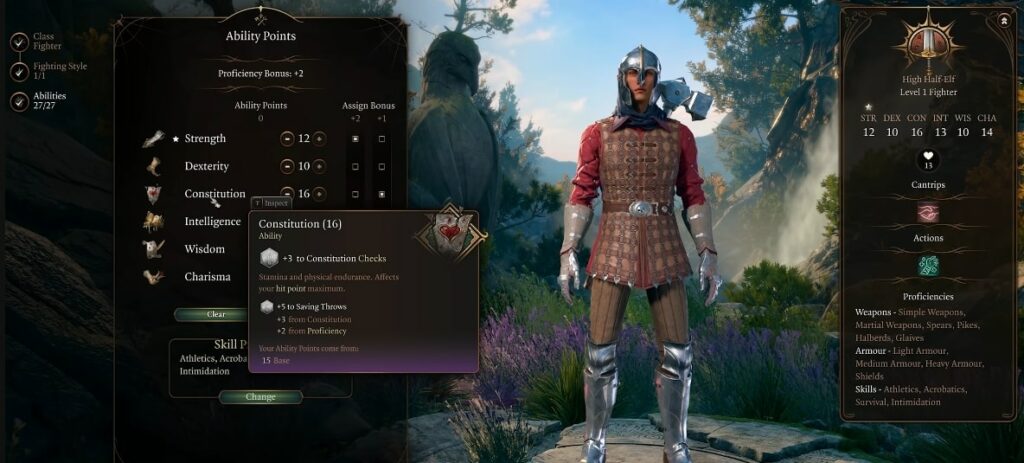Decrease Dexterity by one point
Image resolution: width=1024 pixels, height=463 pixels.
point(287,166)
